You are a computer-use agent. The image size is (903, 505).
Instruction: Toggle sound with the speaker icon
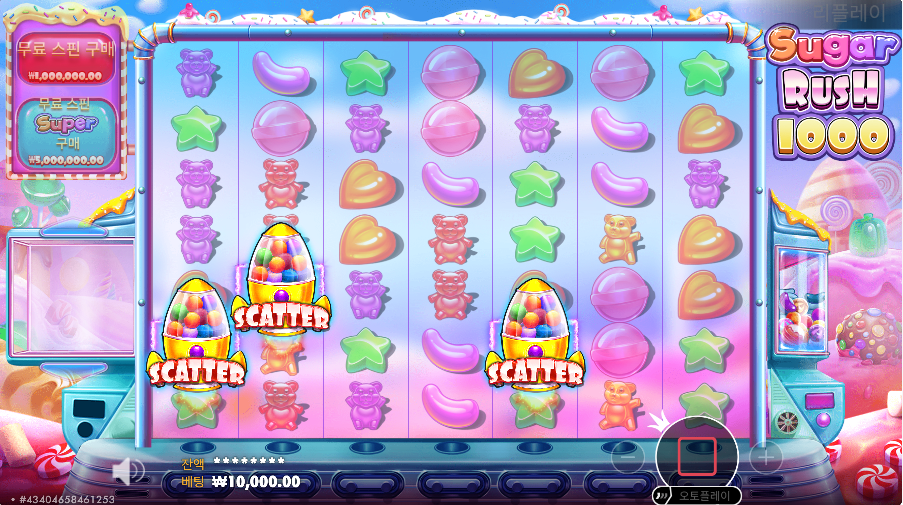tap(127, 471)
